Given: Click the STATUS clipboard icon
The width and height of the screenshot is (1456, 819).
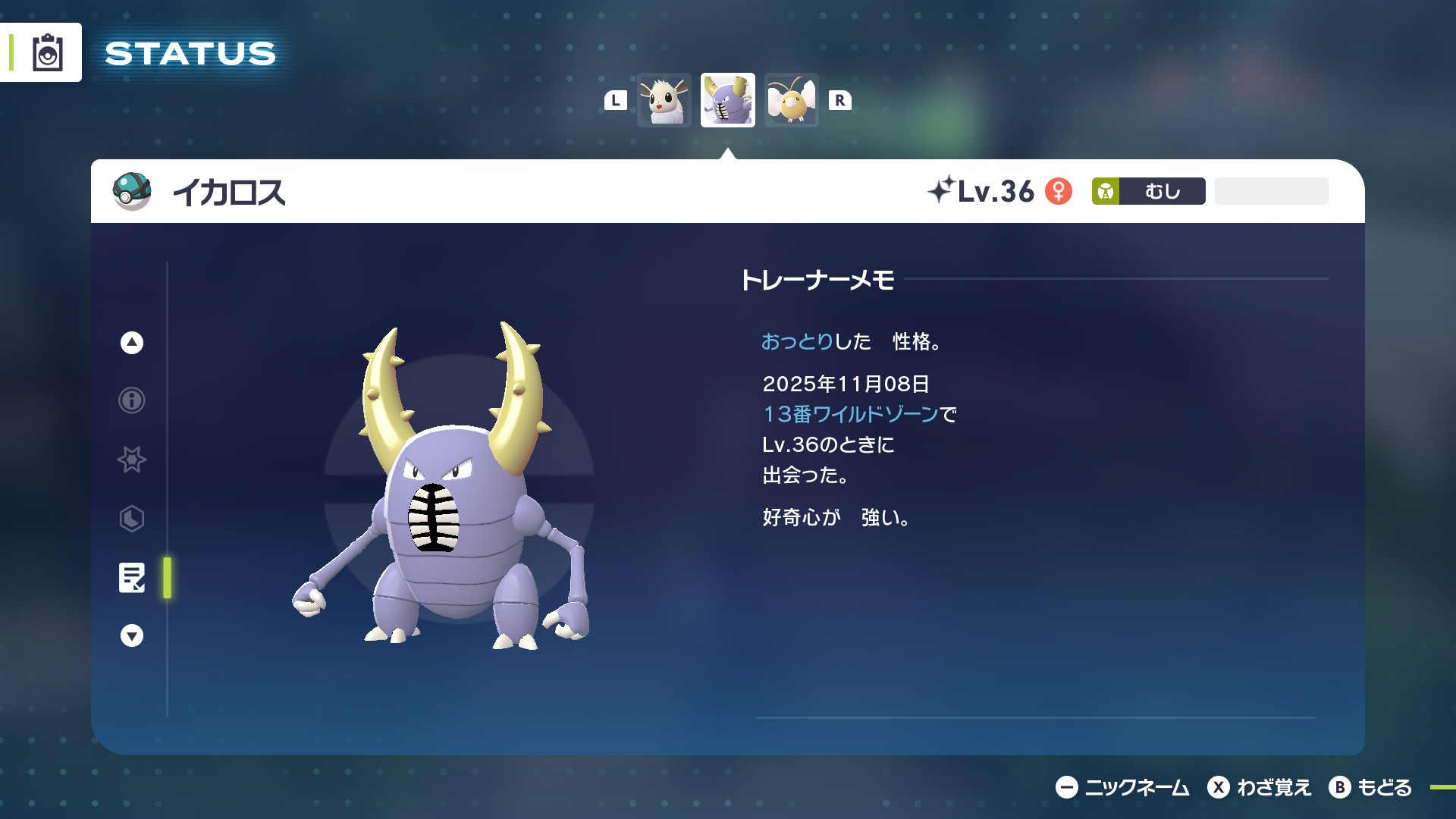Looking at the screenshot, I should tap(47, 53).
